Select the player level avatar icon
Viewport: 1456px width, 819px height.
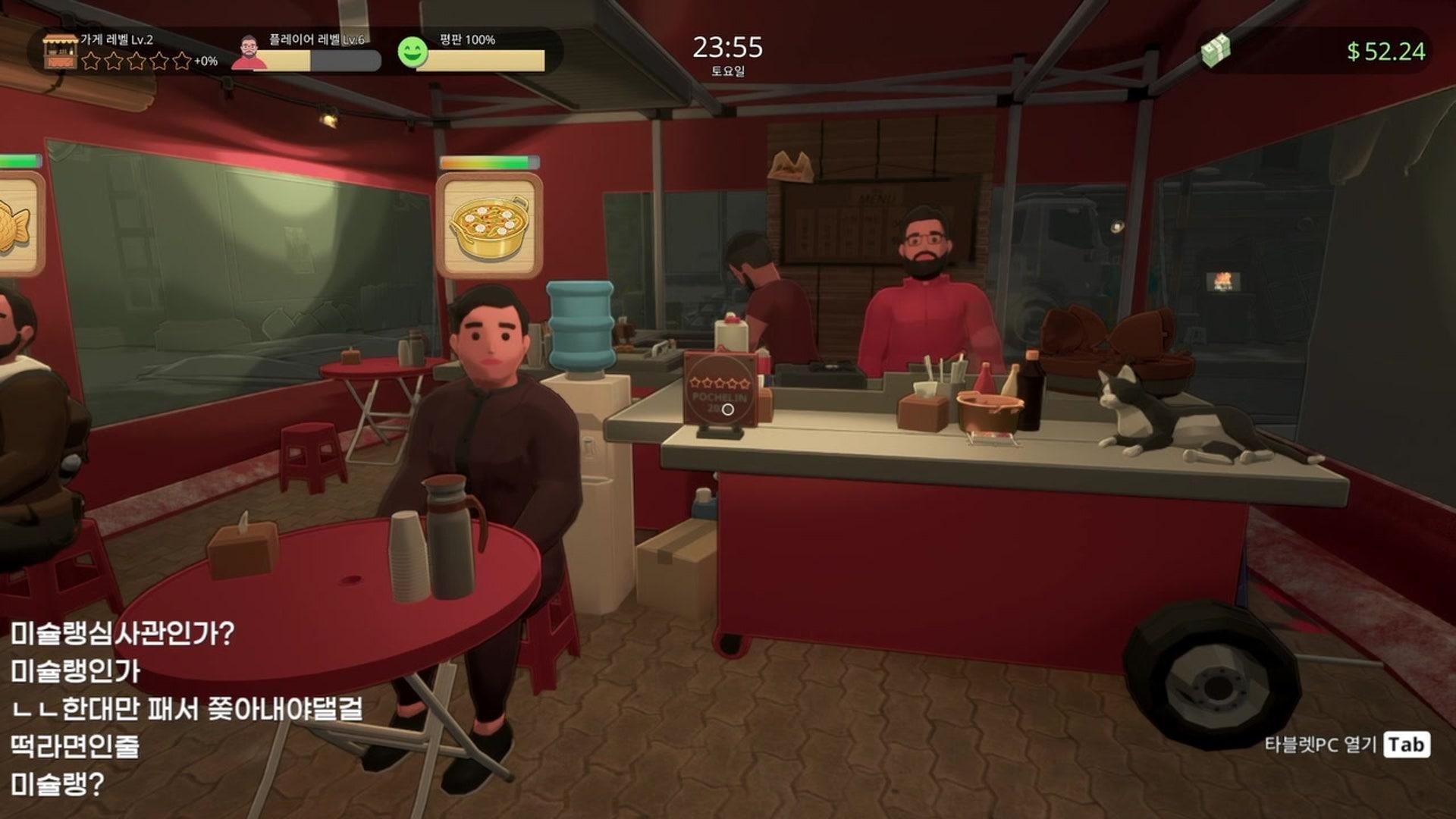pyautogui.click(x=249, y=52)
